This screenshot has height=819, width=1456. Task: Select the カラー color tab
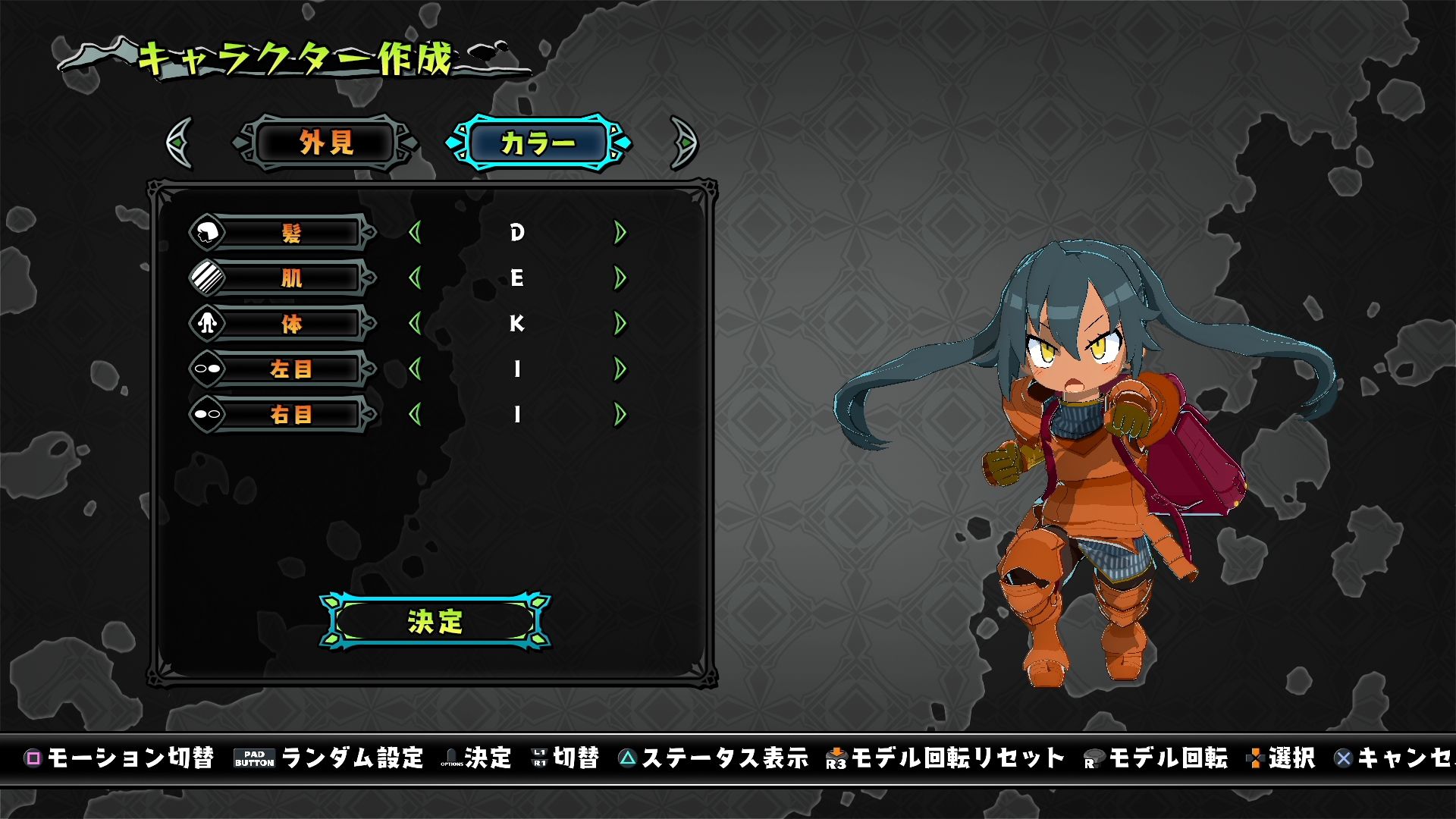[x=538, y=143]
